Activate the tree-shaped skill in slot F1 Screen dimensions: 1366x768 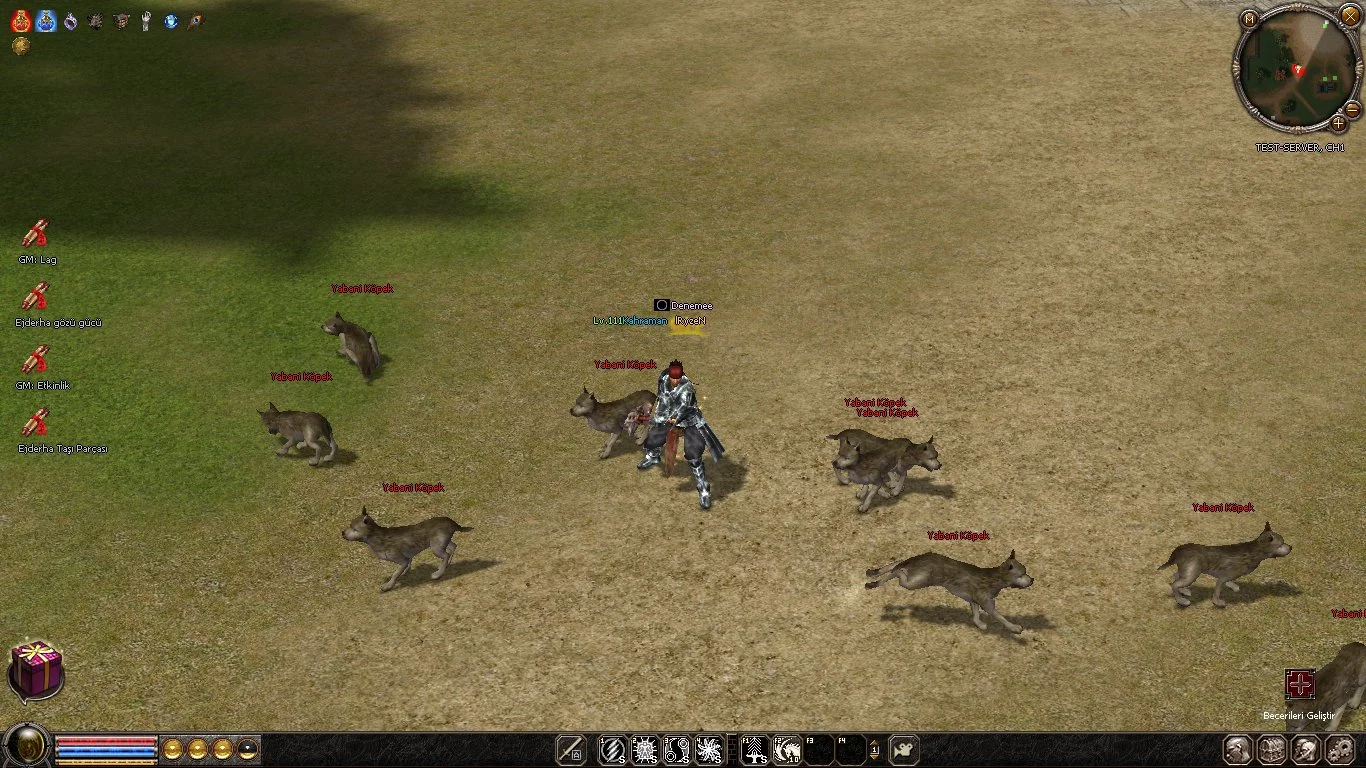(x=755, y=749)
